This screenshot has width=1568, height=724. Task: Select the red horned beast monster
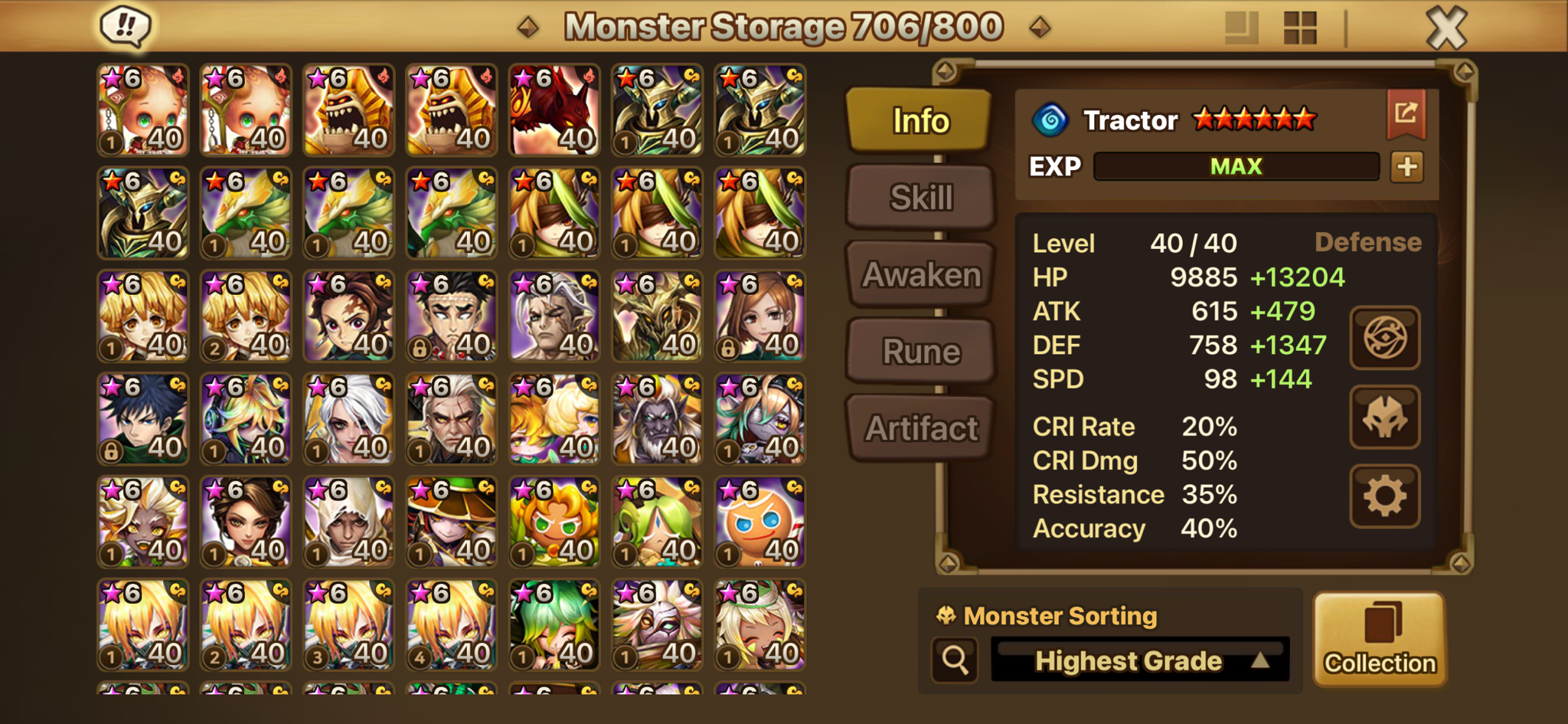coord(554,110)
